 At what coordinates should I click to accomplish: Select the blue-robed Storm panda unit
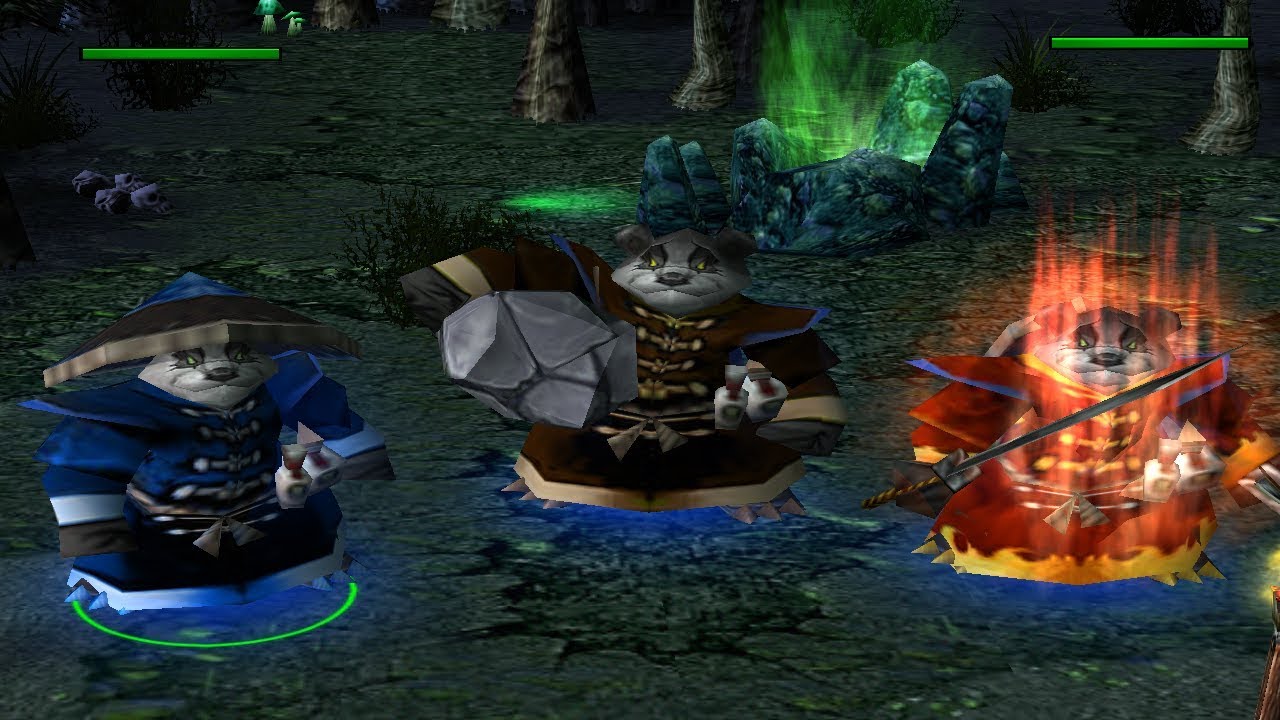point(200,460)
